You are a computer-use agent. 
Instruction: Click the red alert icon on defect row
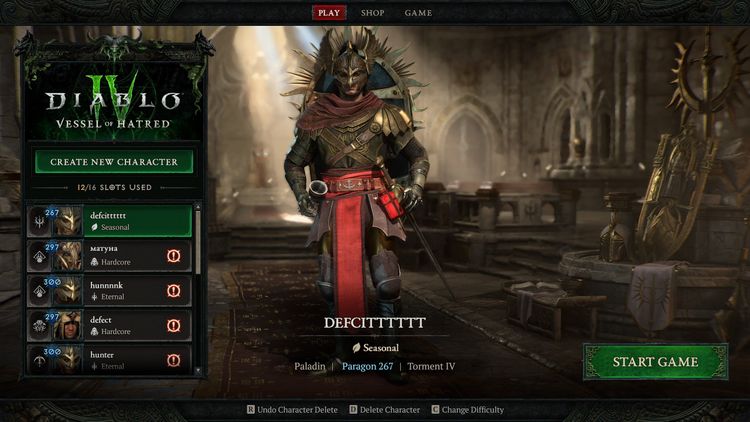174,326
